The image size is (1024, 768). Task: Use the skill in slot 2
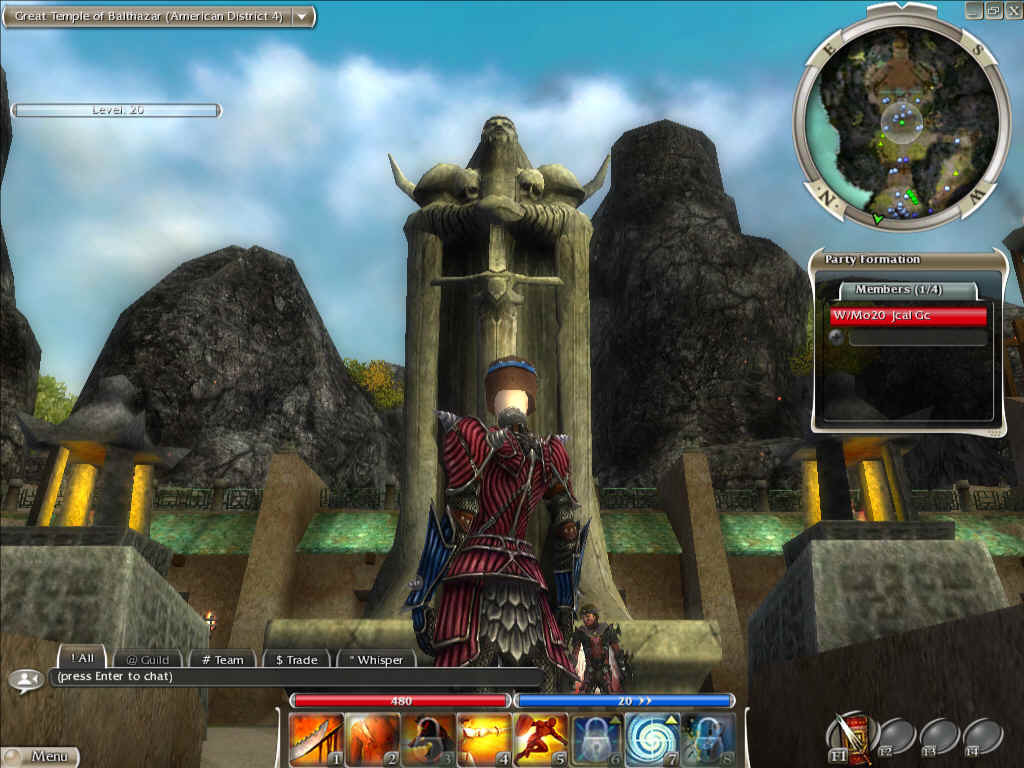click(x=372, y=740)
